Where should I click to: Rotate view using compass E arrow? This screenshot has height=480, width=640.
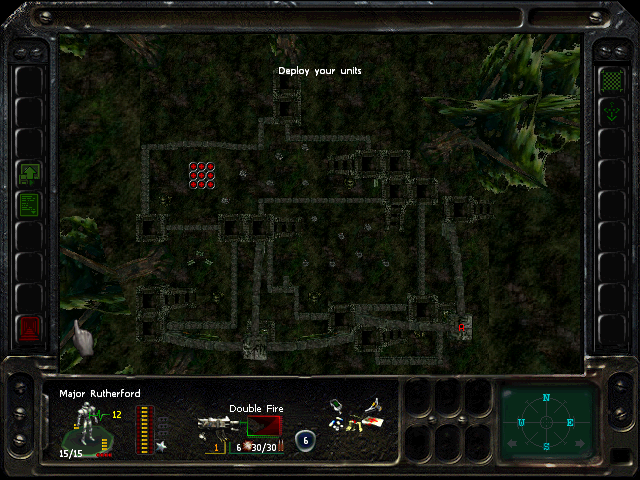(x=570, y=422)
